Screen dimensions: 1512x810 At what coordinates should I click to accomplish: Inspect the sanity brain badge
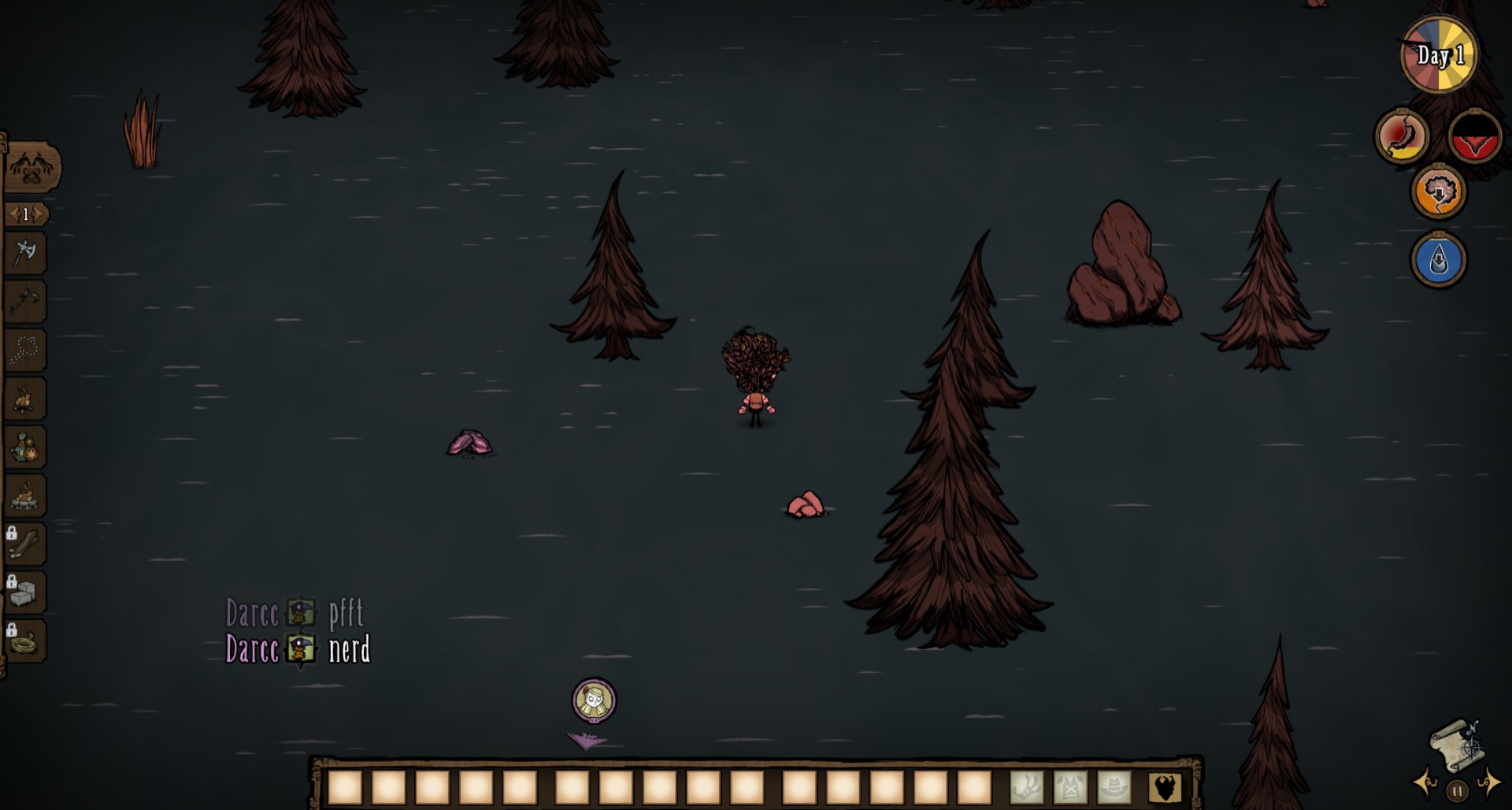(x=1440, y=192)
